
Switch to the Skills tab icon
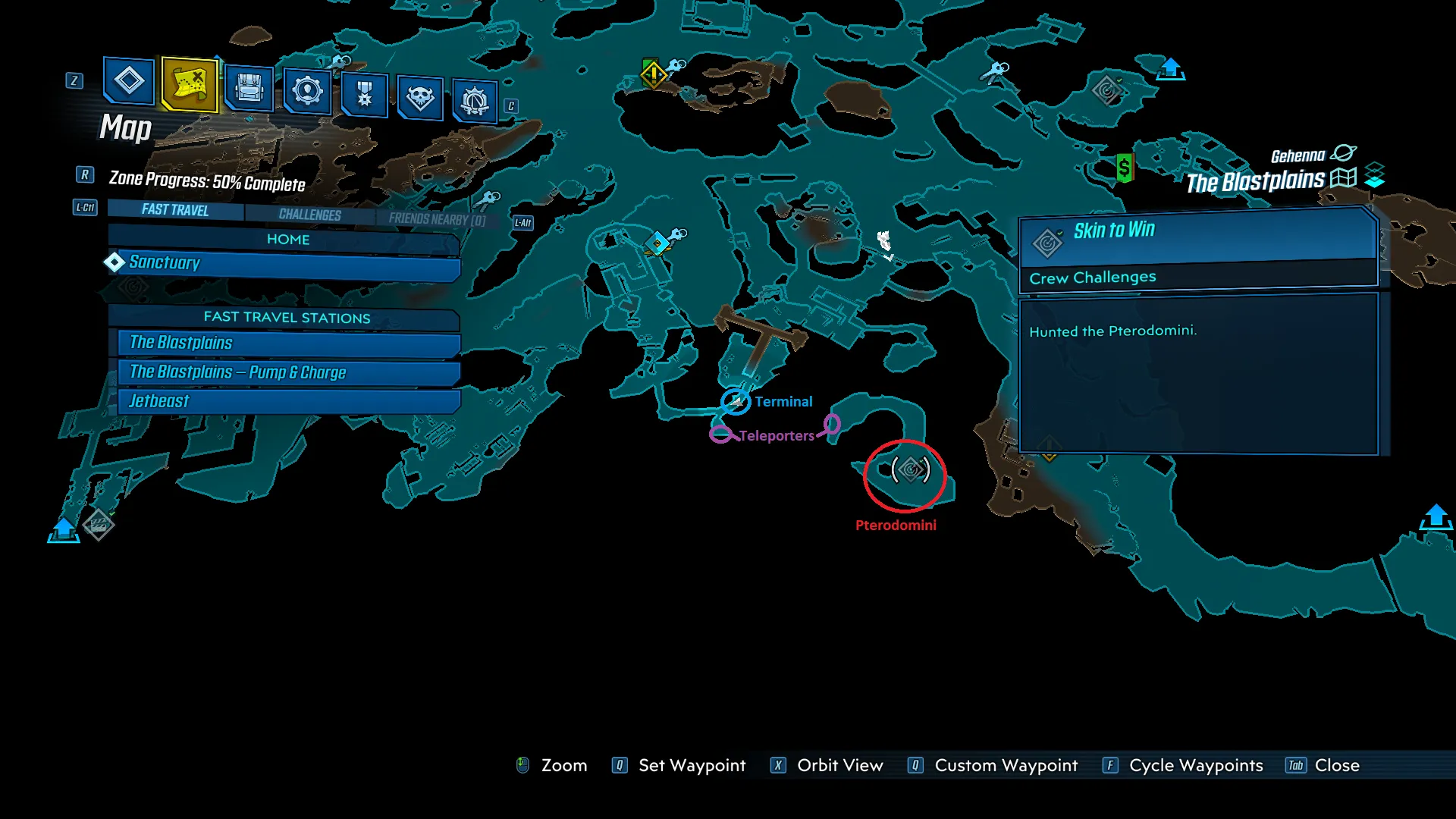coord(307,91)
